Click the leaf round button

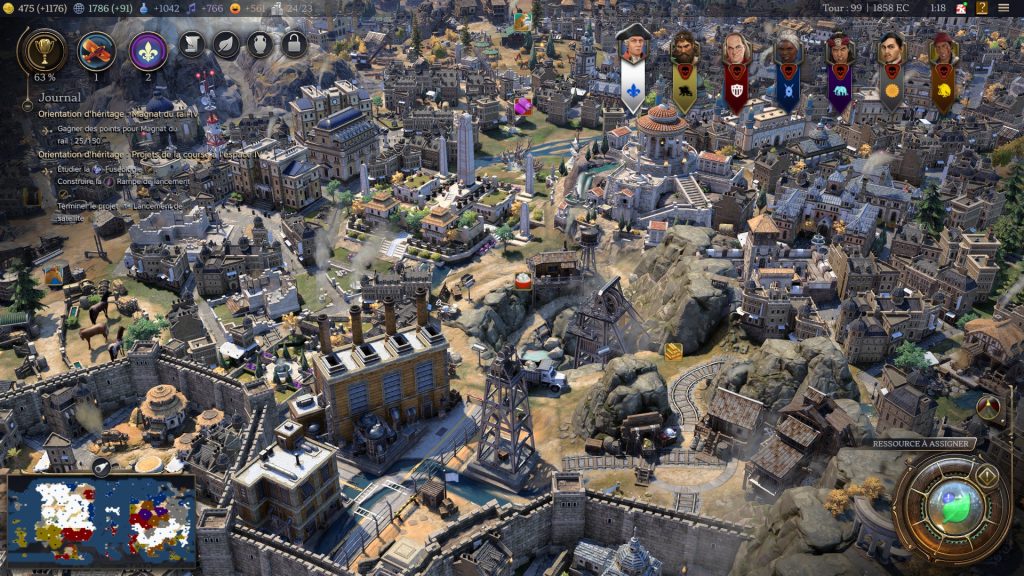pos(227,44)
